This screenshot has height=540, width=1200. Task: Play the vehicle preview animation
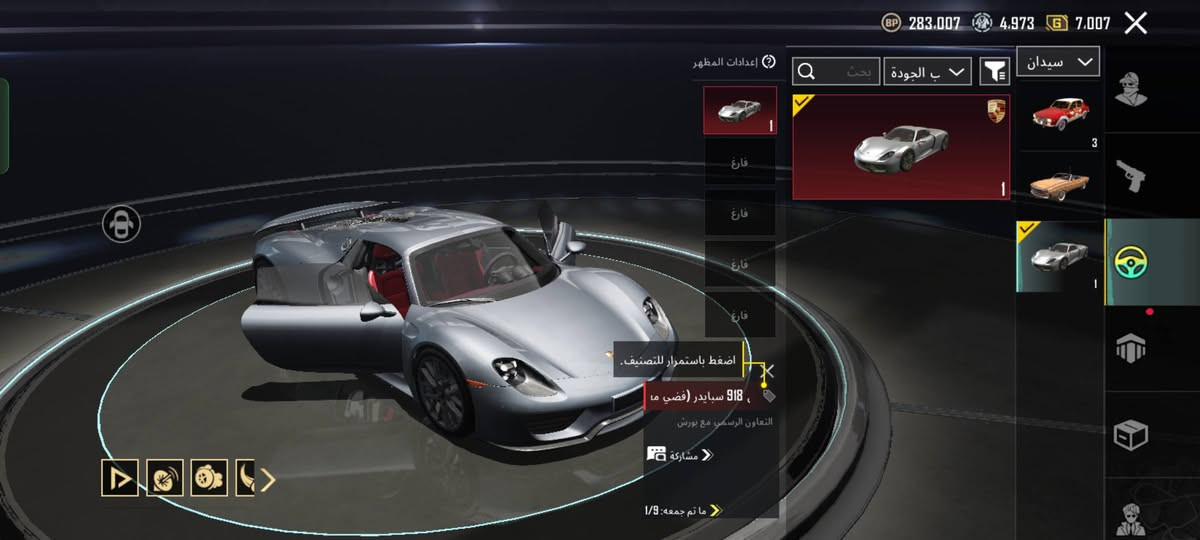click(120, 479)
